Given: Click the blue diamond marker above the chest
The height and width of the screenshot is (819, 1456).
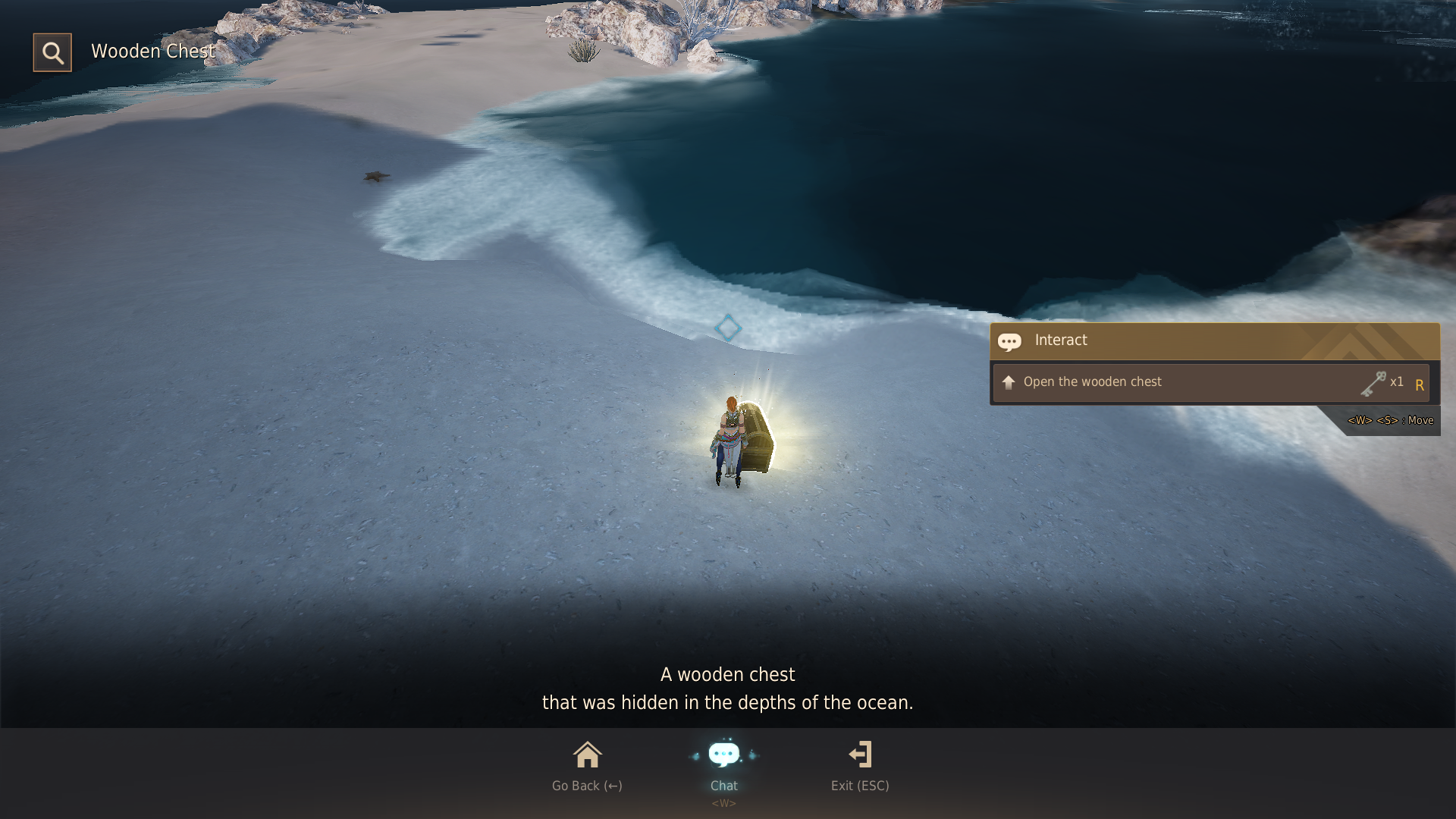Looking at the screenshot, I should click(x=729, y=328).
